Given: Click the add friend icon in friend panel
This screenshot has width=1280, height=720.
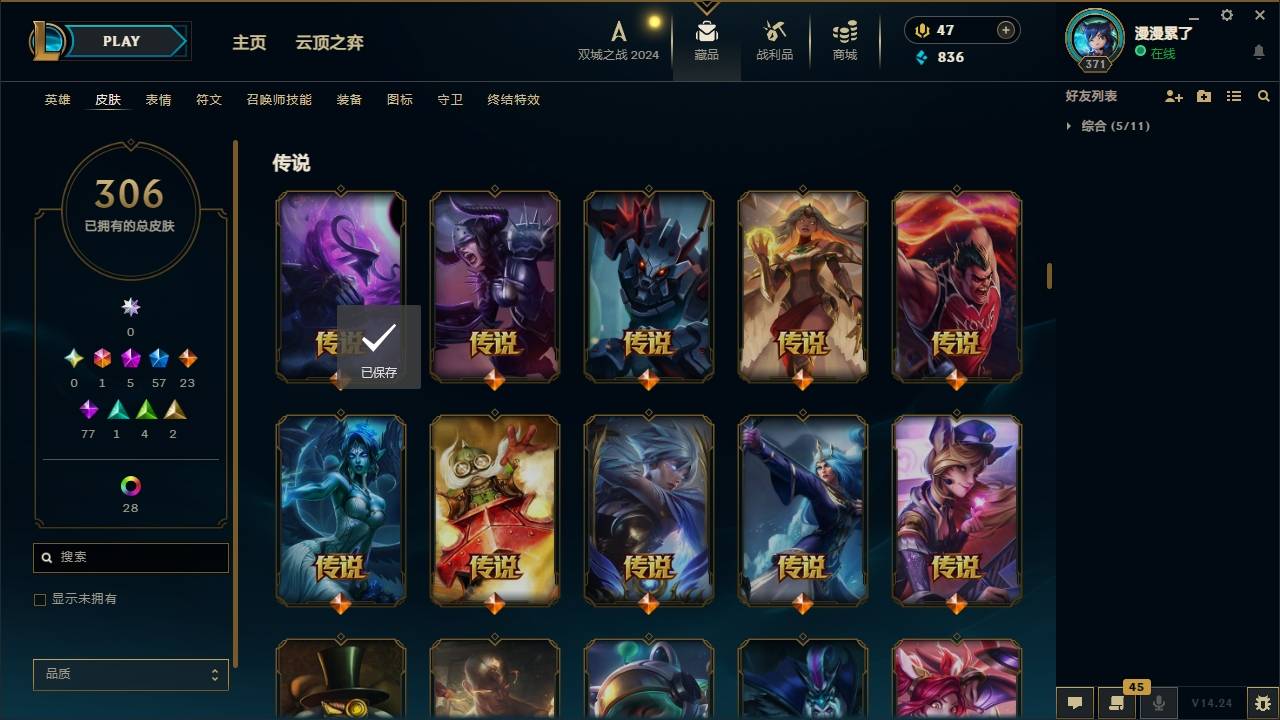Looking at the screenshot, I should coord(1174,96).
